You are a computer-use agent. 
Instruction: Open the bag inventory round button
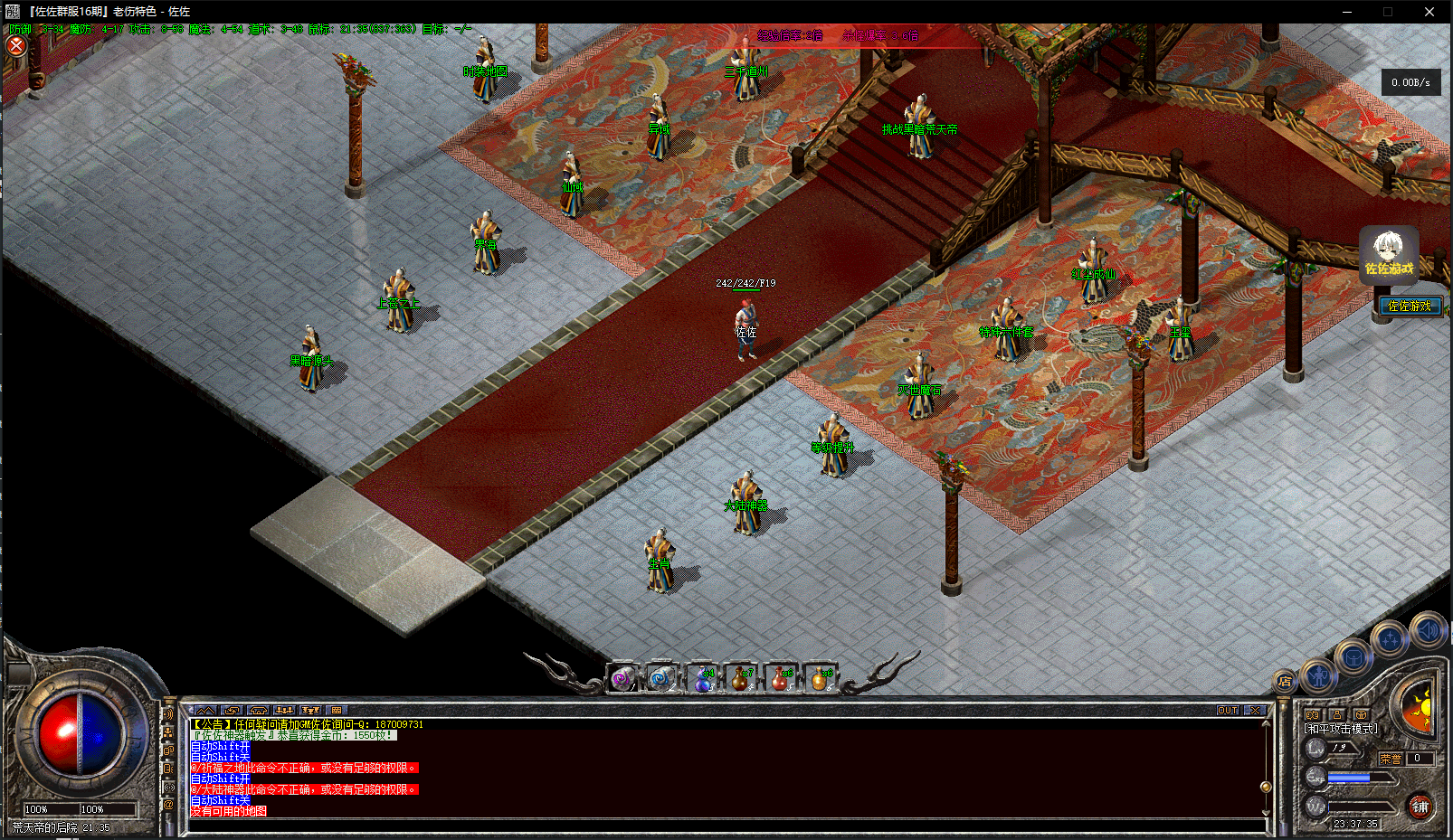click(1353, 657)
